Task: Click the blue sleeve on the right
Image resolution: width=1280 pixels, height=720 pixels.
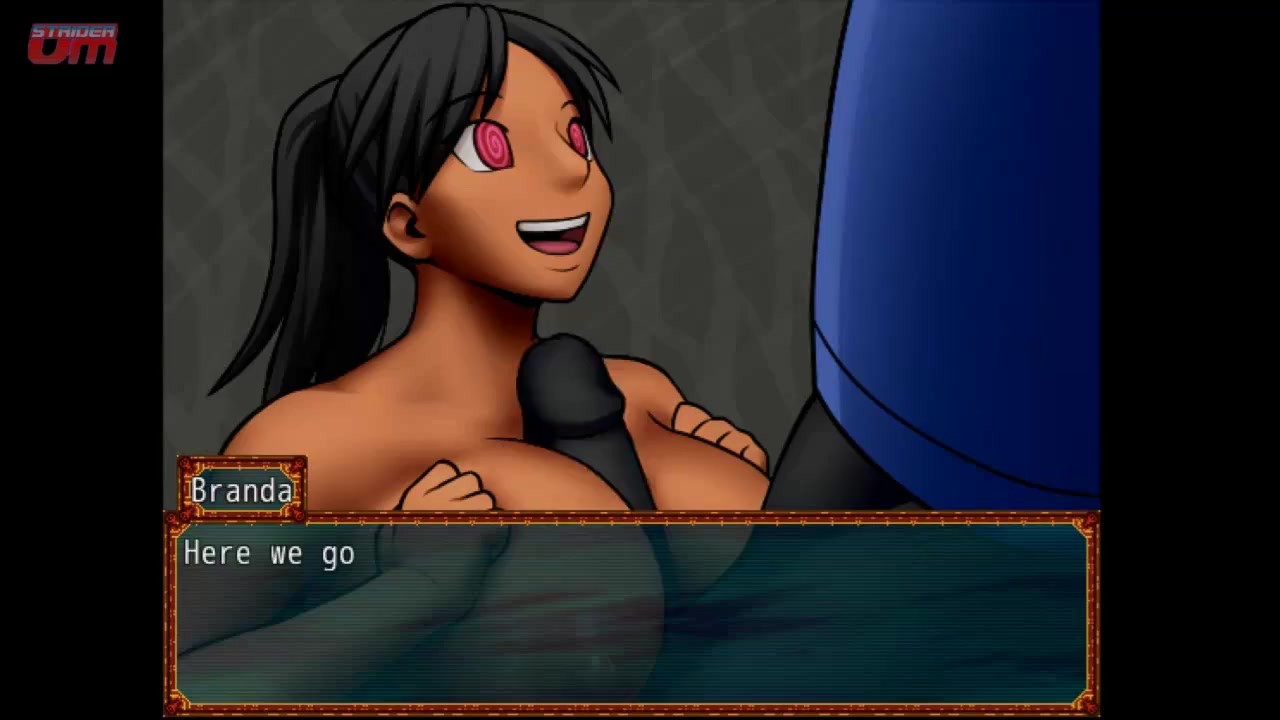Action: click(960, 200)
